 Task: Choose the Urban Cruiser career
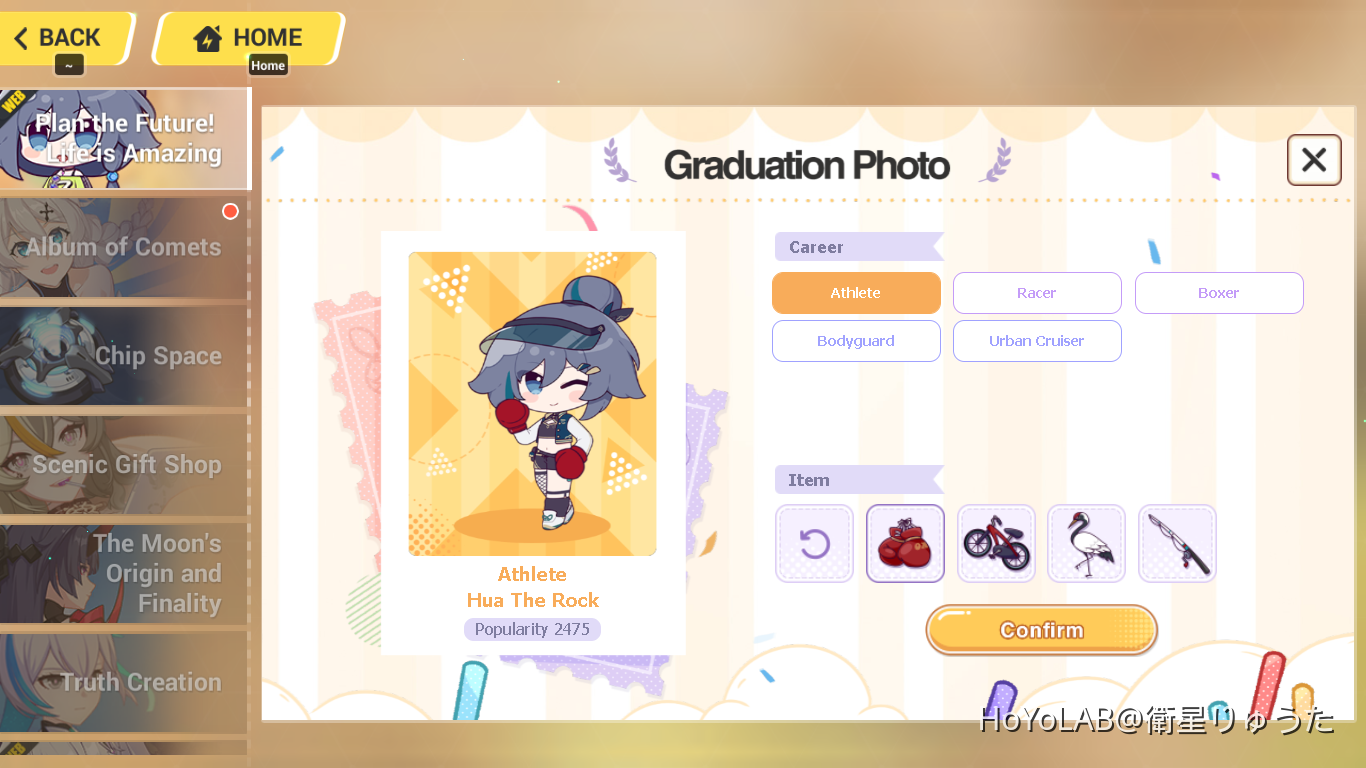coord(1037,341)
